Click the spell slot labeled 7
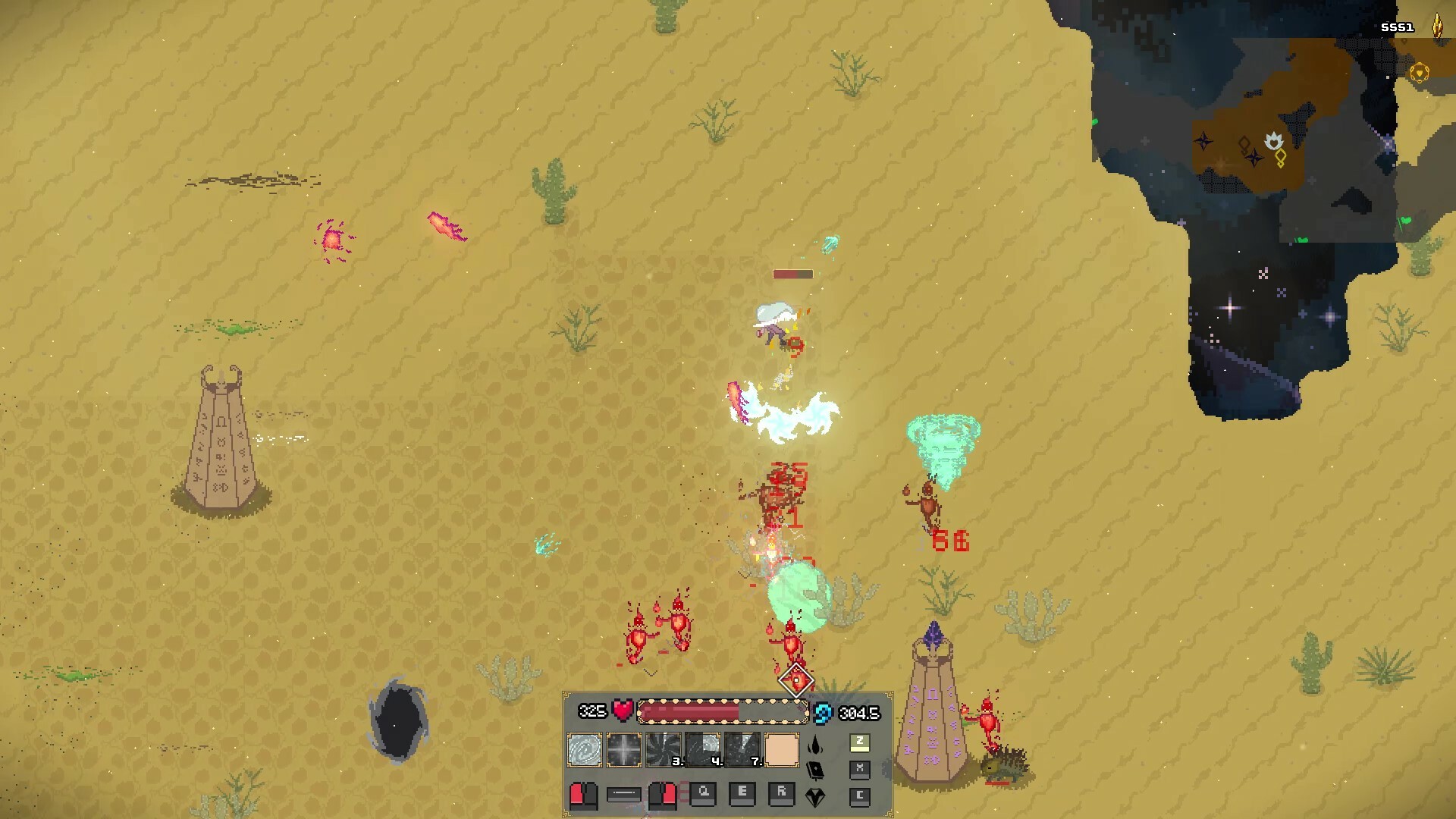The height and width of the screenshot is (819, 1456). [x=740, y=750]
